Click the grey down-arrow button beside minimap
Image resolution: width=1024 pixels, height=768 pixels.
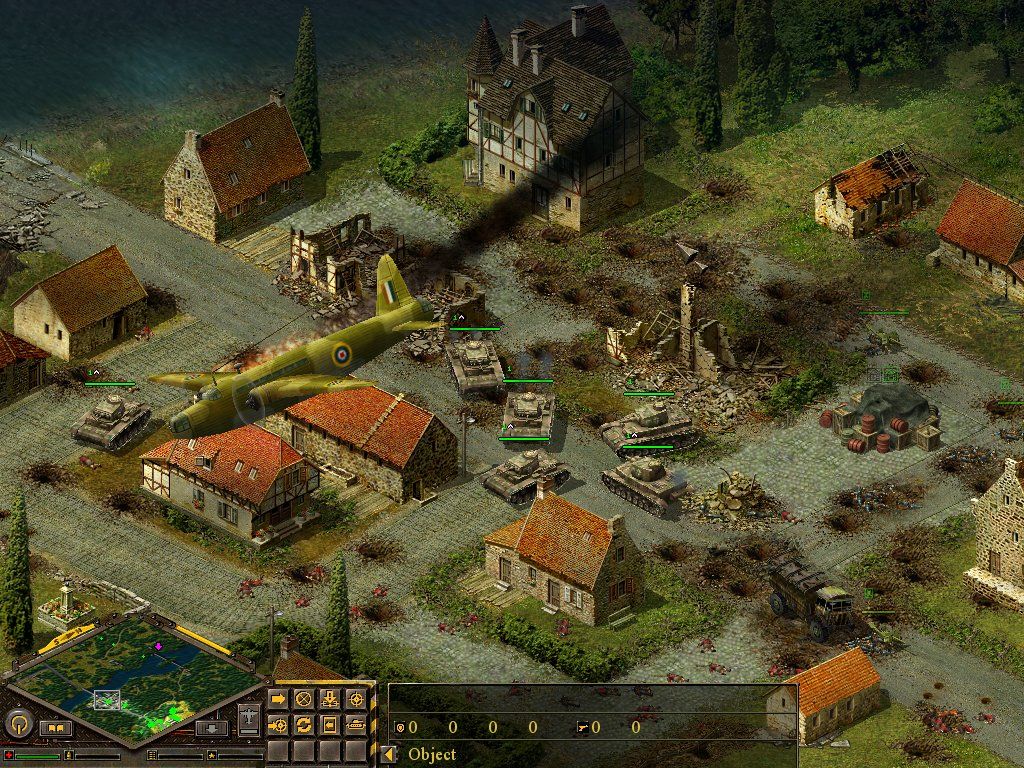pos(212,728)
